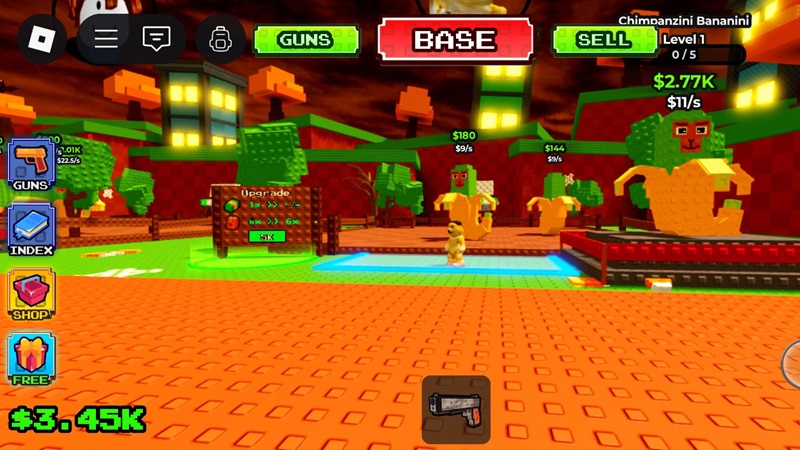The height and width of the screenshot is (450, 800).
Task: Open the hamburger menu icon
Action: tap(106, 40)
